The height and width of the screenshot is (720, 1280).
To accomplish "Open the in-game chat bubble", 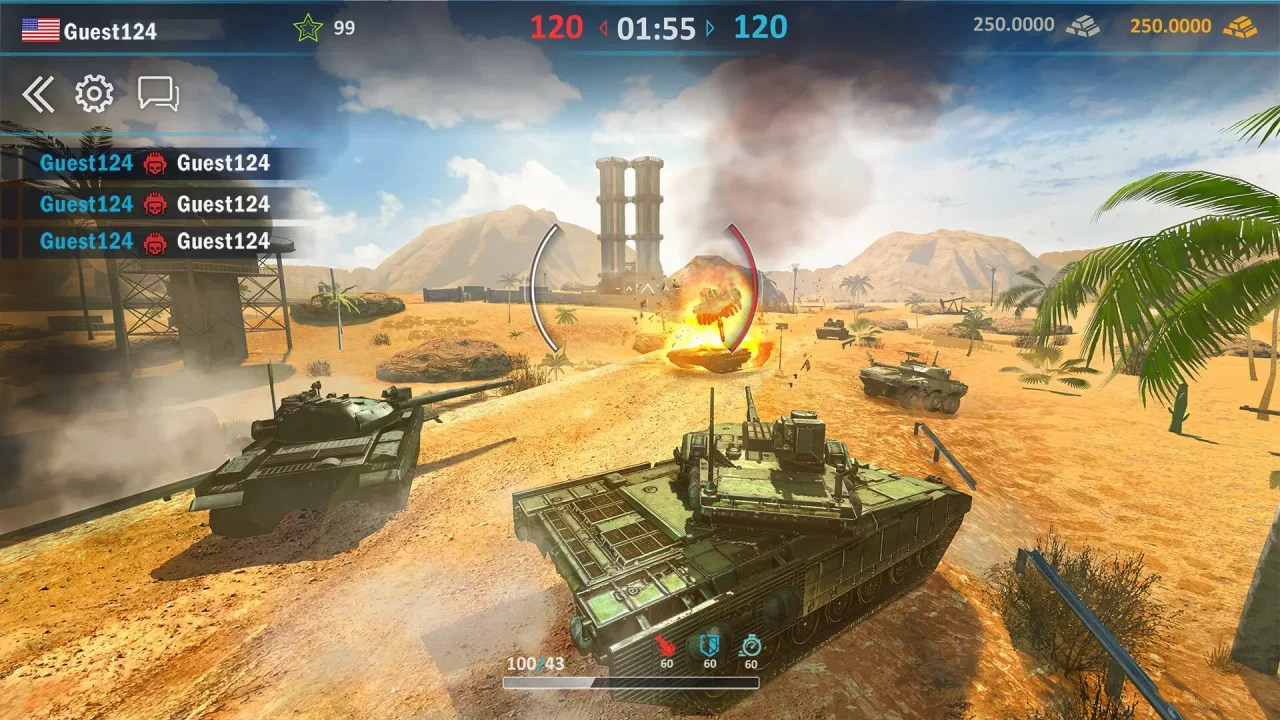I will click(157, 93).
